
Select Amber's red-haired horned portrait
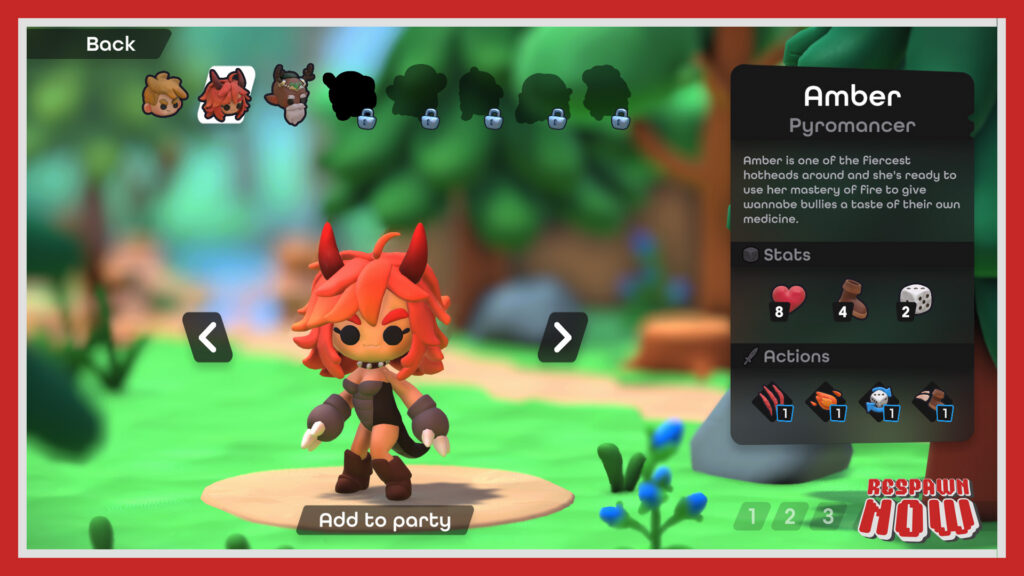pos(226,95)
